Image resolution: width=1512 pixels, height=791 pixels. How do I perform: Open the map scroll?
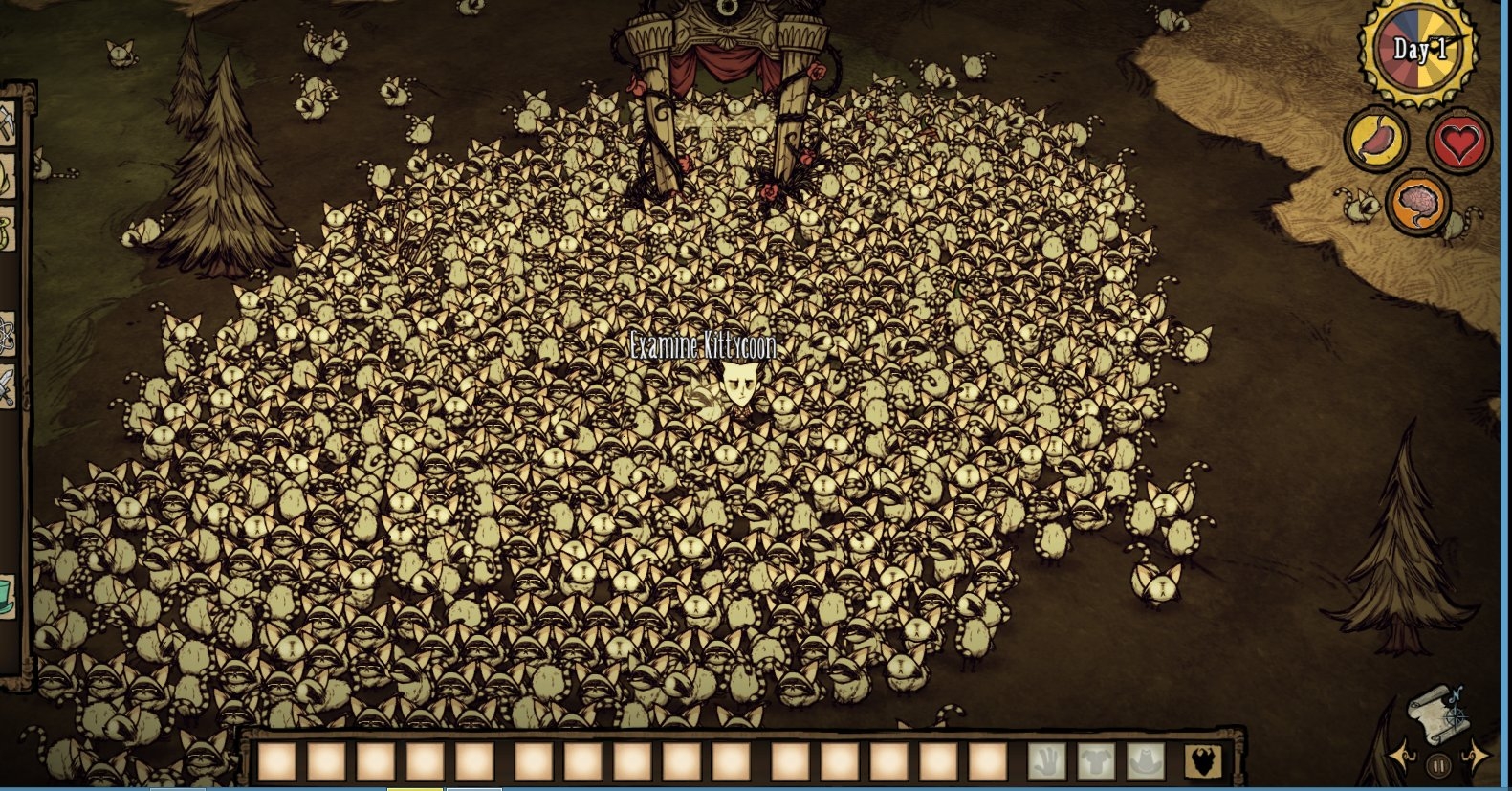[1435, 715]
